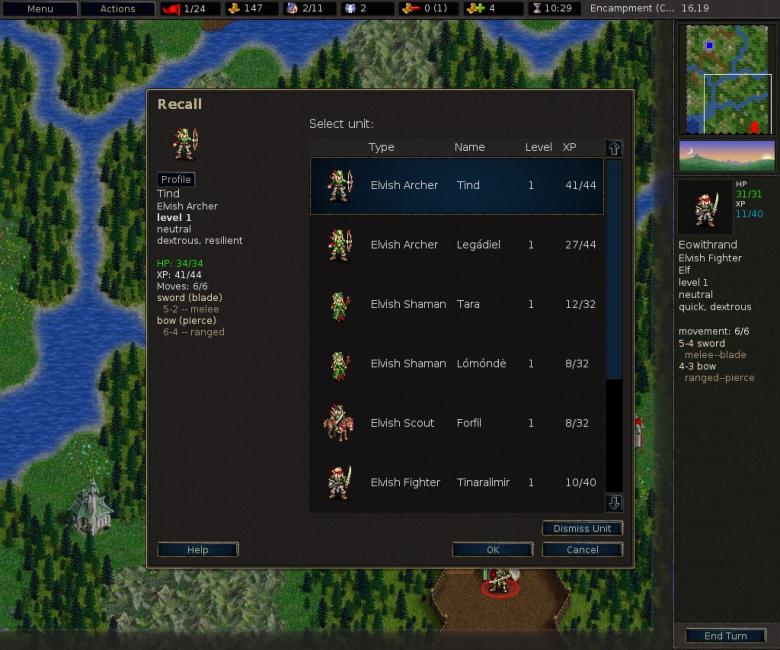Screen dimensions: 780x650
Task: Sort the recall list by Name column
Action: point(469,147)
